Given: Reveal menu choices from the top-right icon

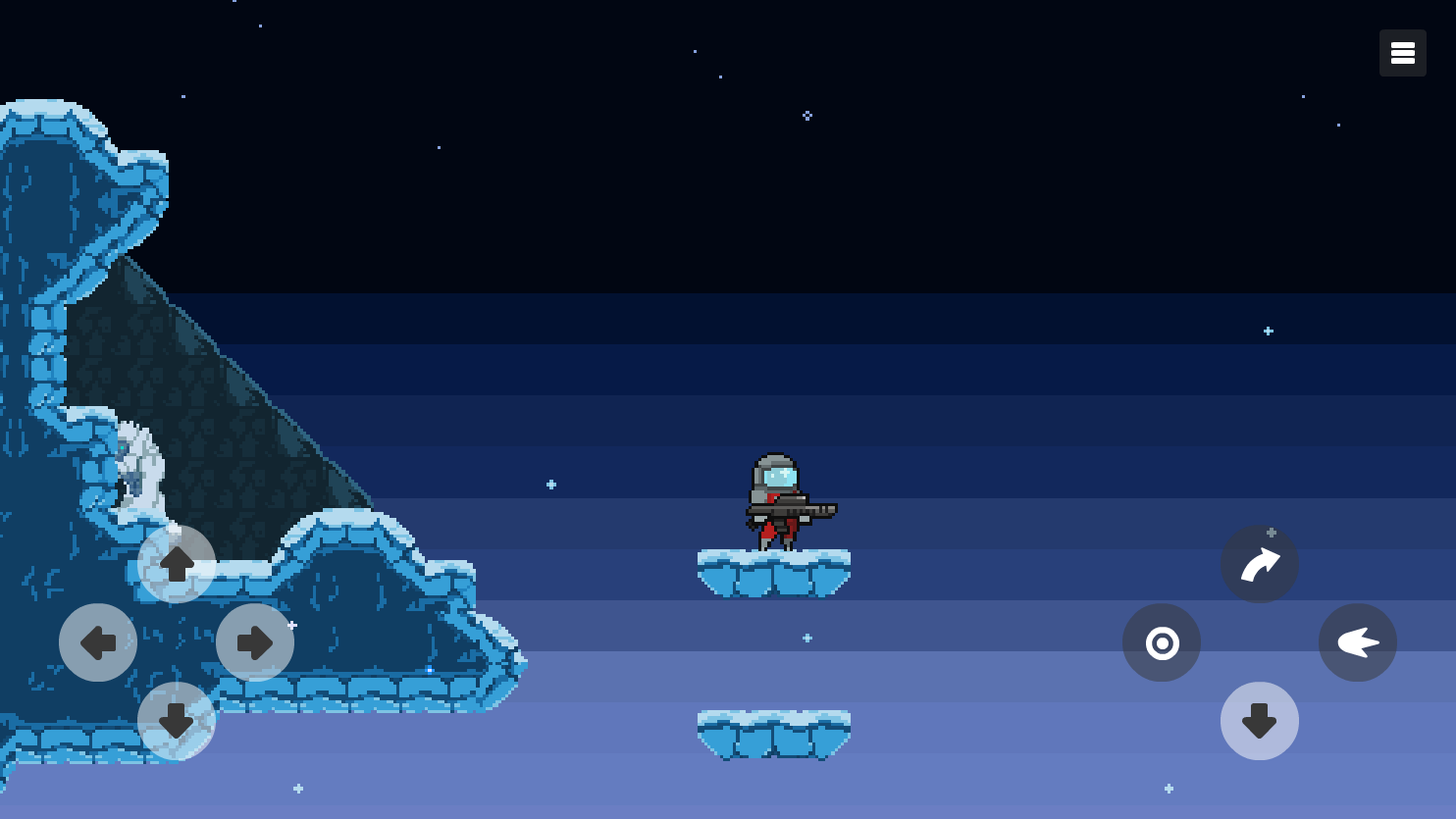Looking at the screenshot, I should tap(1402, 52).
